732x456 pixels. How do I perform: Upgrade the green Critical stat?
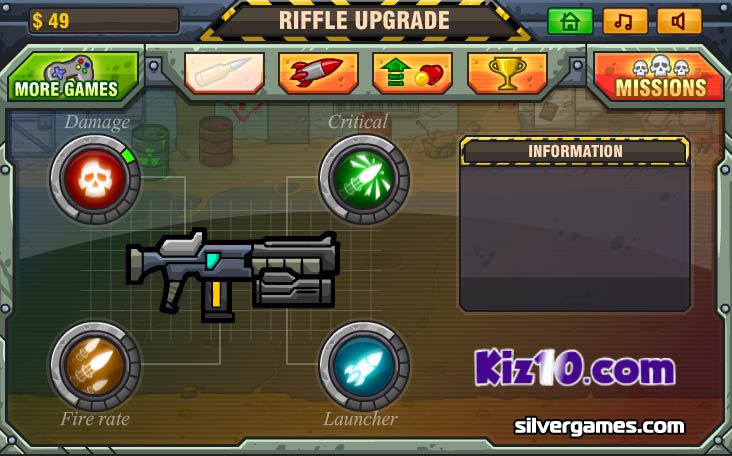[364, 180]
